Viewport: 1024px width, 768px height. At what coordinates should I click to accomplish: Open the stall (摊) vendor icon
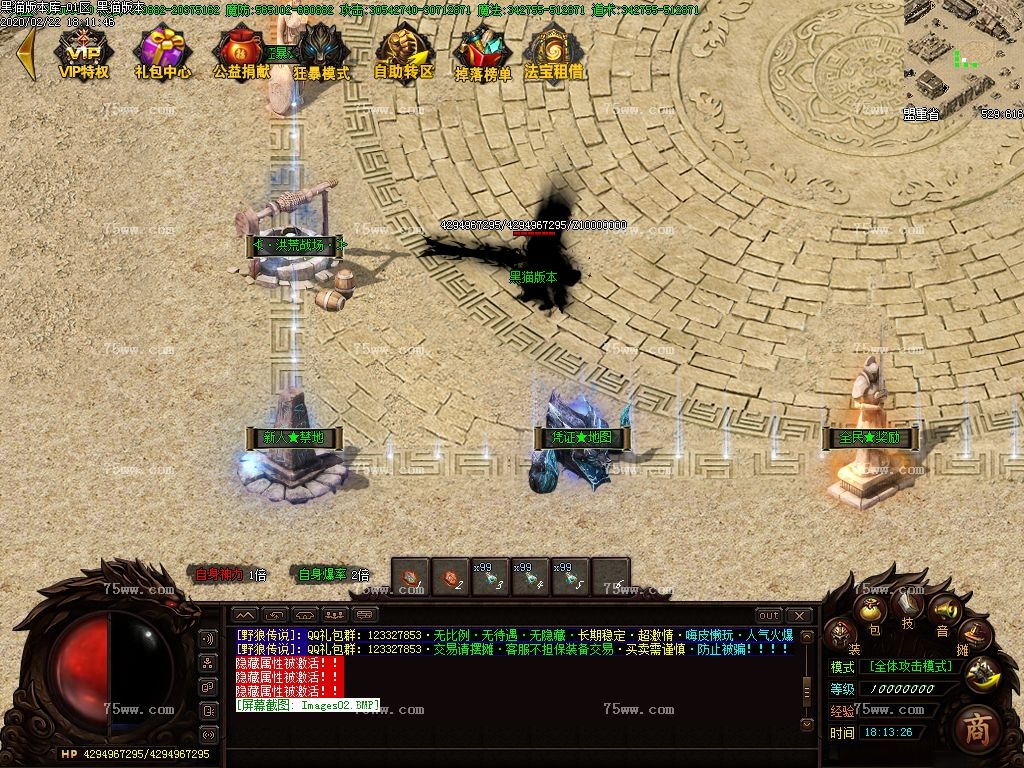pyautogui.click(x=975, y=634)
